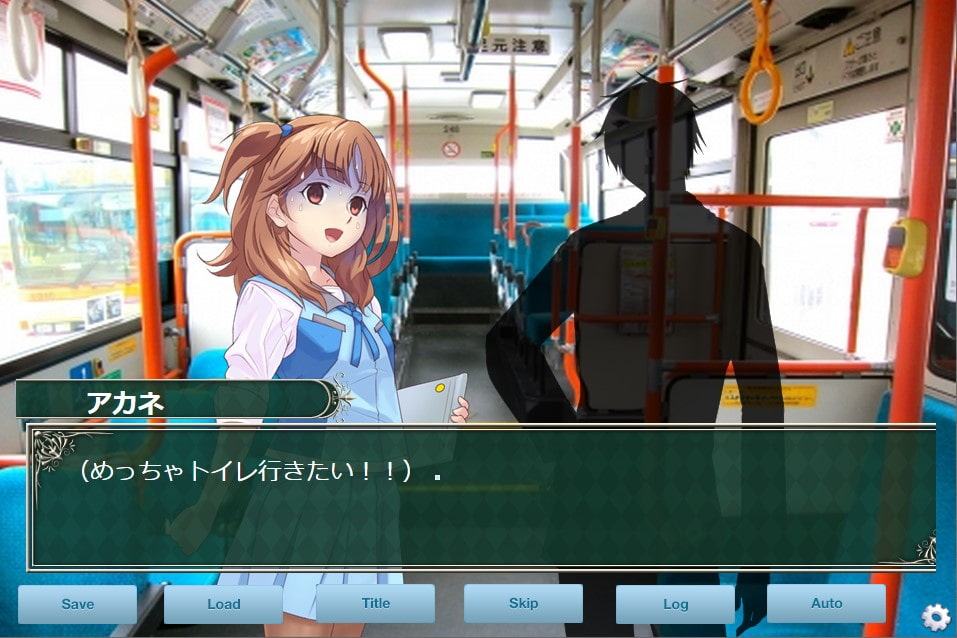Activate Skip mode
This screenshot has width=957, height=638.
tap(523, 603)
